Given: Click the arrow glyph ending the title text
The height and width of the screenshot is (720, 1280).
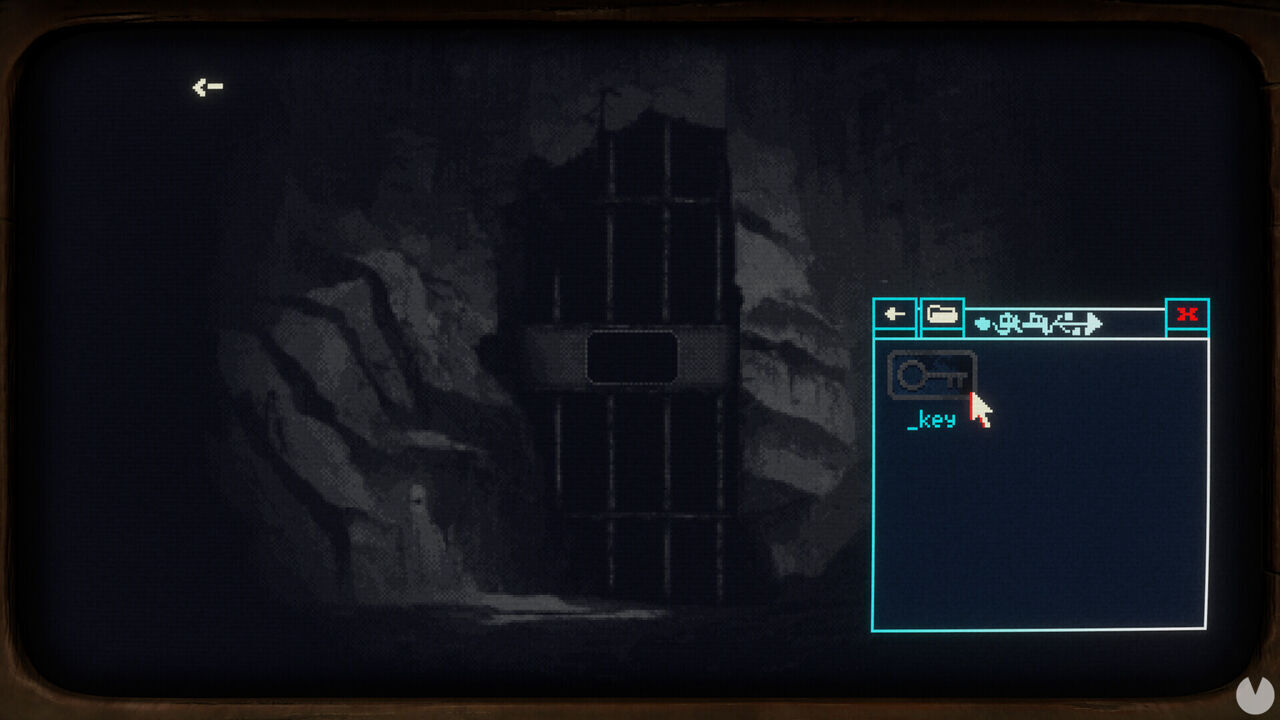Looking at the screenshot, I should (x=1092, y=322).
